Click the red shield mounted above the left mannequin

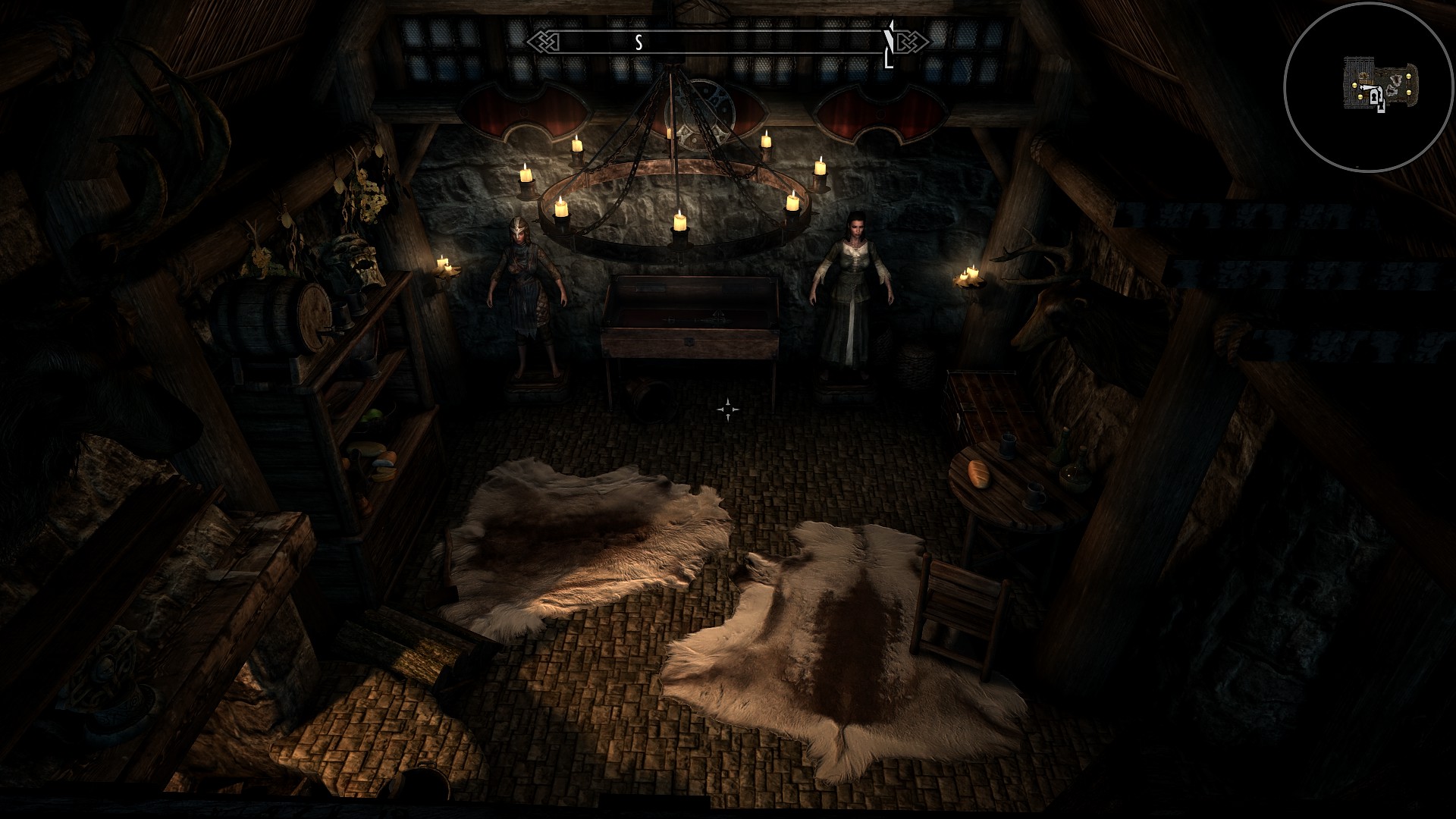pos(523,110)
